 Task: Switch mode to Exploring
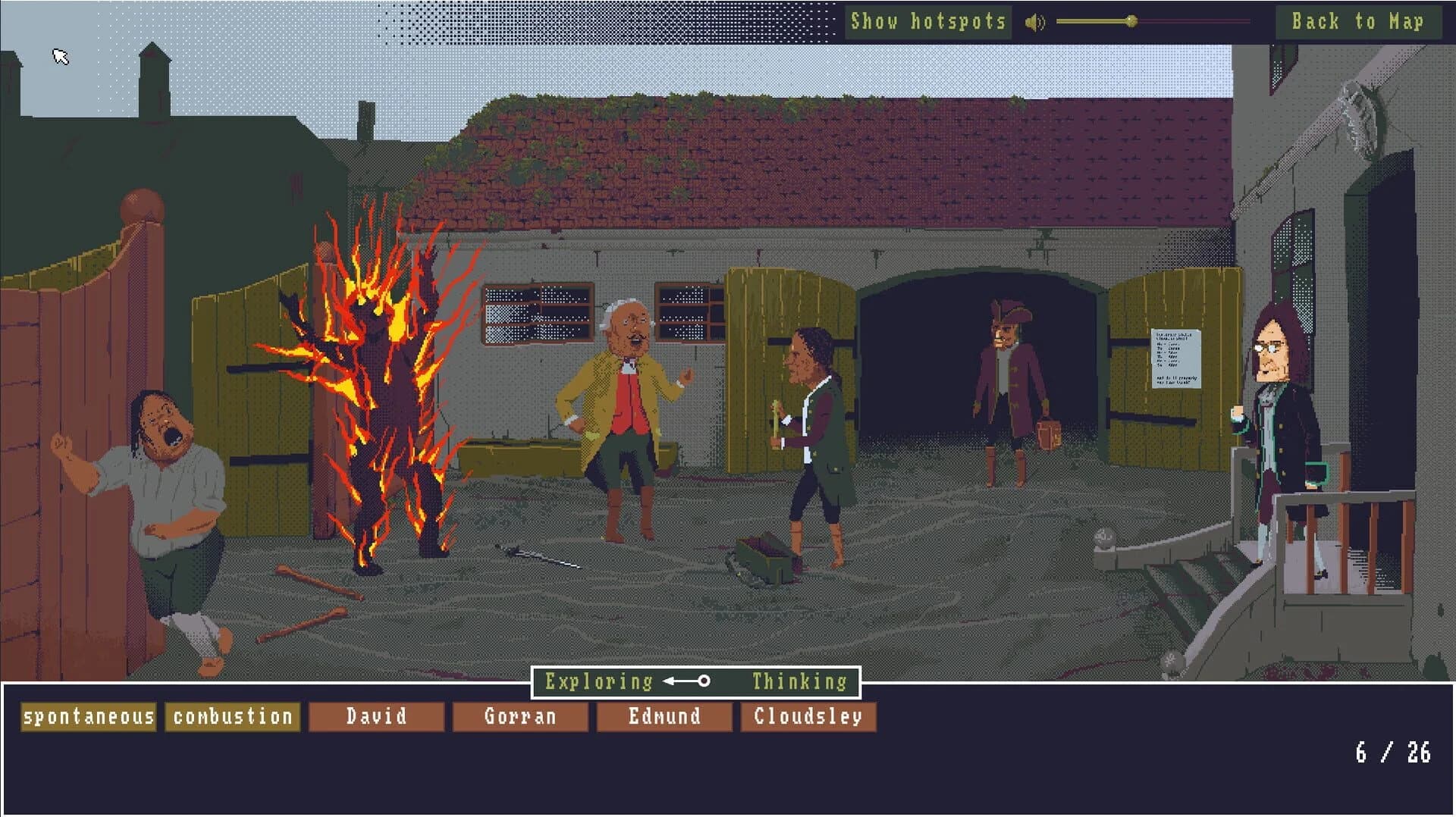click(x=598, y=681)
